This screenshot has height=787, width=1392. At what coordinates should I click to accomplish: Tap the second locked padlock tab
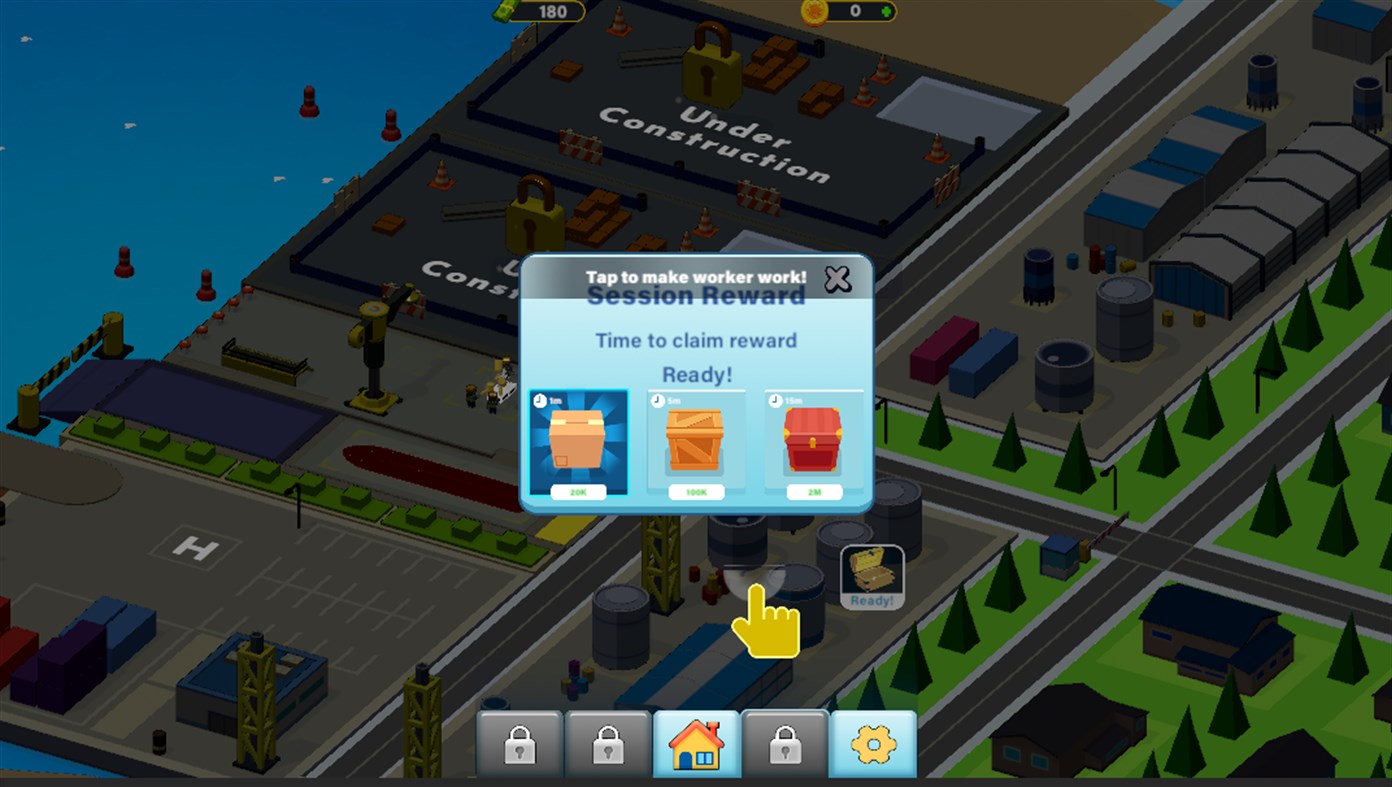point(610,742)
